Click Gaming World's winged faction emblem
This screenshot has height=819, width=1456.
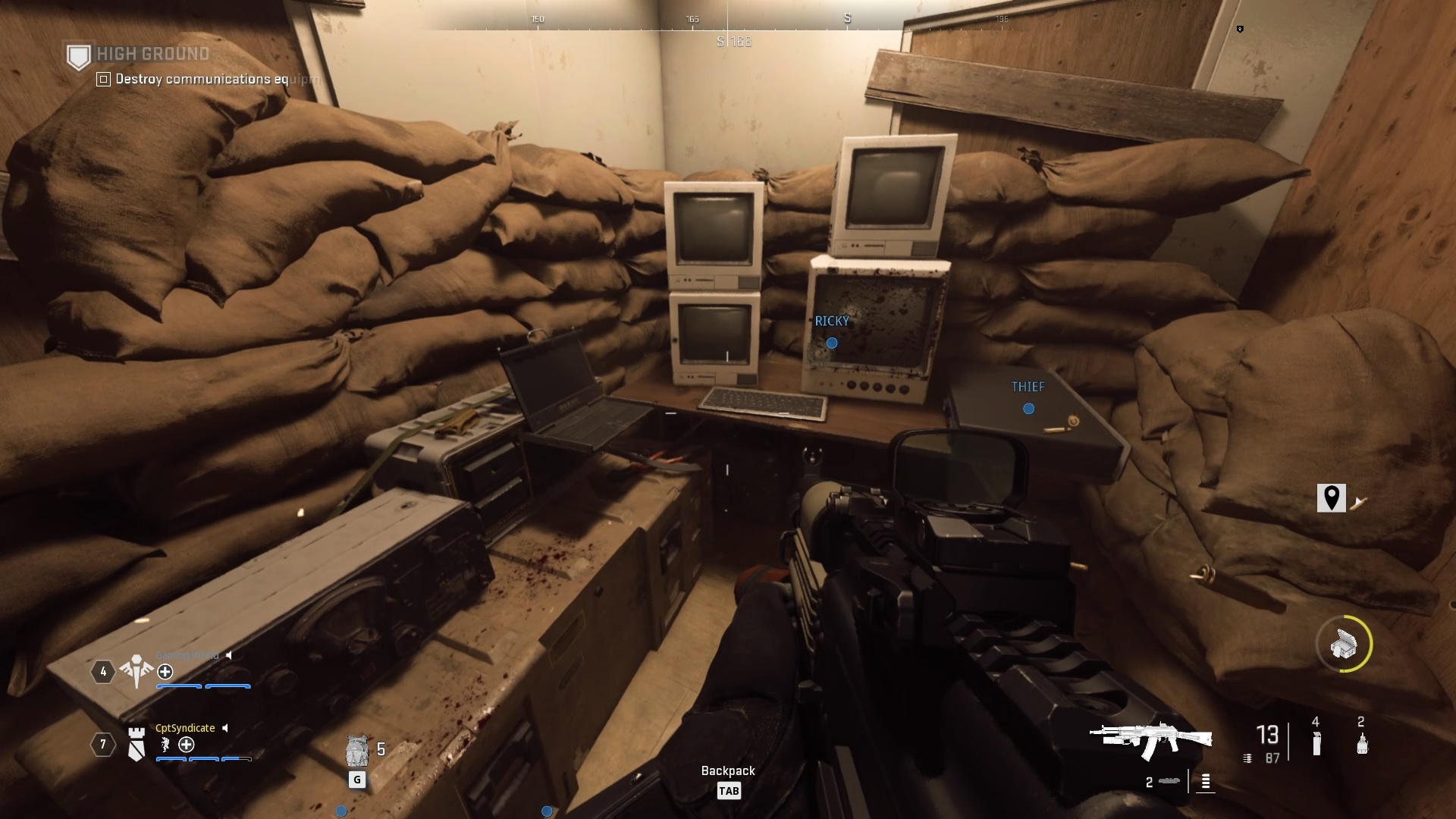tap(136, 670)
